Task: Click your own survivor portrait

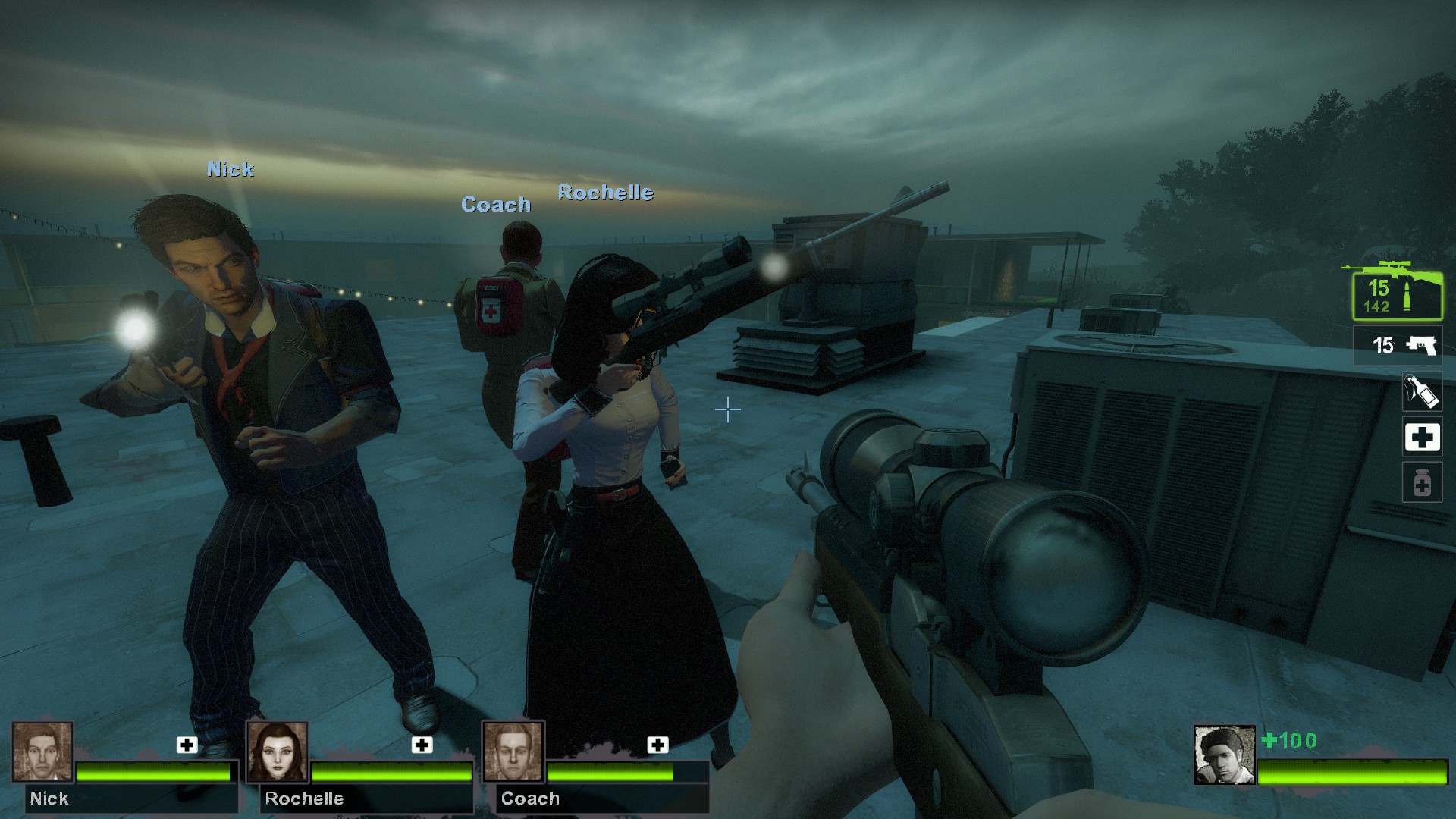Action: pyautogui.click(x=1224, y=755)
